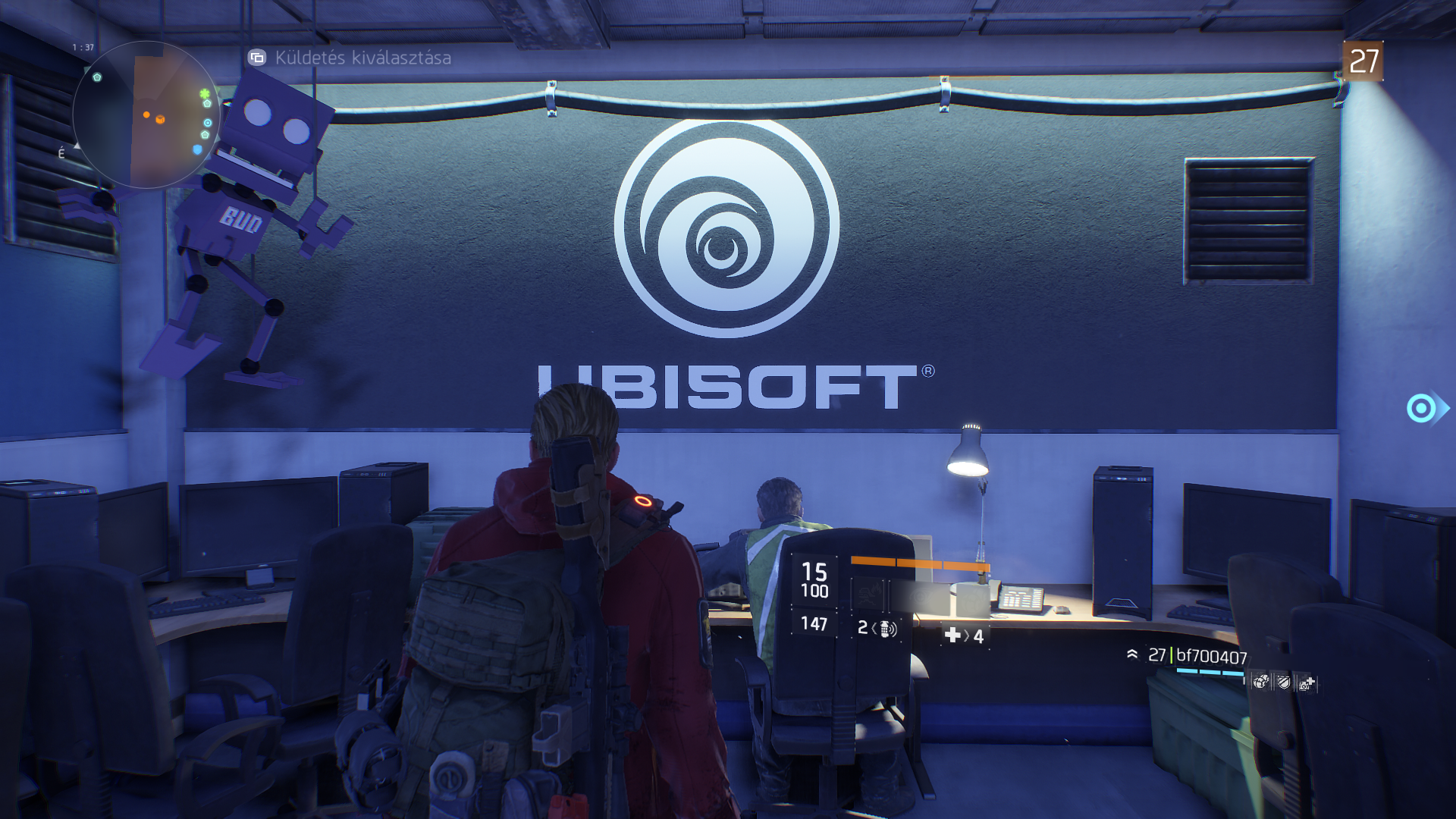
Task: Open the level 27 badge
Action: click(x=1363, y=61)
